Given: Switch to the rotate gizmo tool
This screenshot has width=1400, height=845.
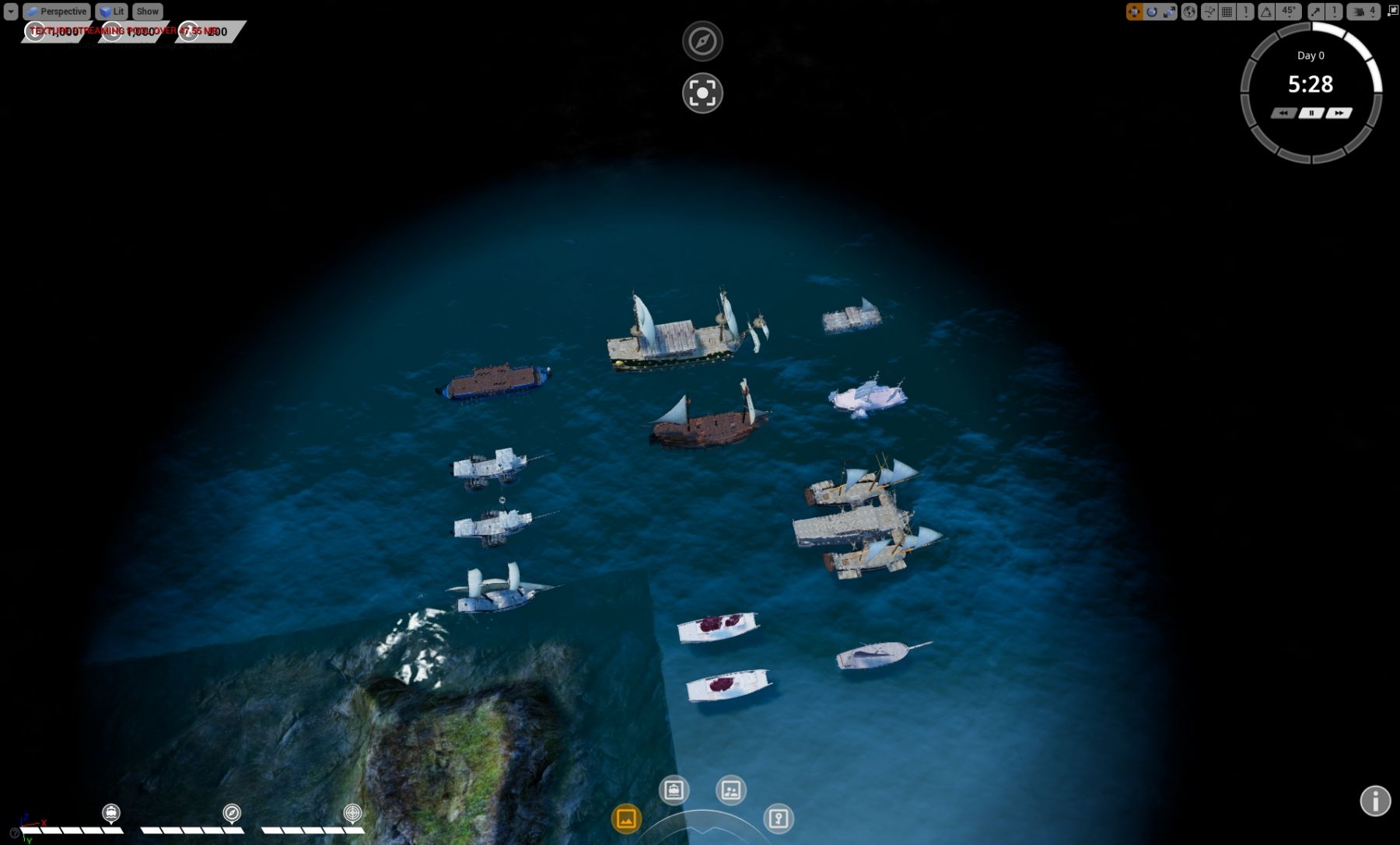Looking at the screenshot, I should 1152,12.
